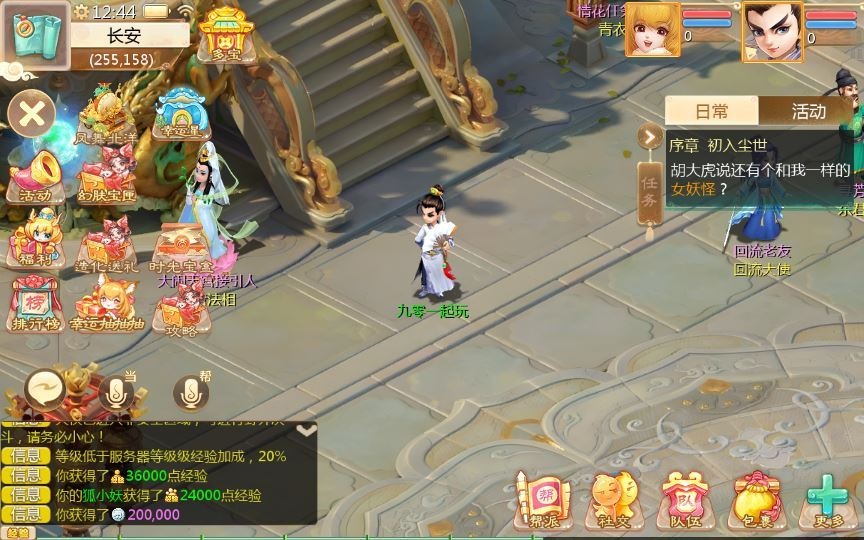Expand the 更多 more options button
Viewport: 864px width, 540px height.
(828, 498)
